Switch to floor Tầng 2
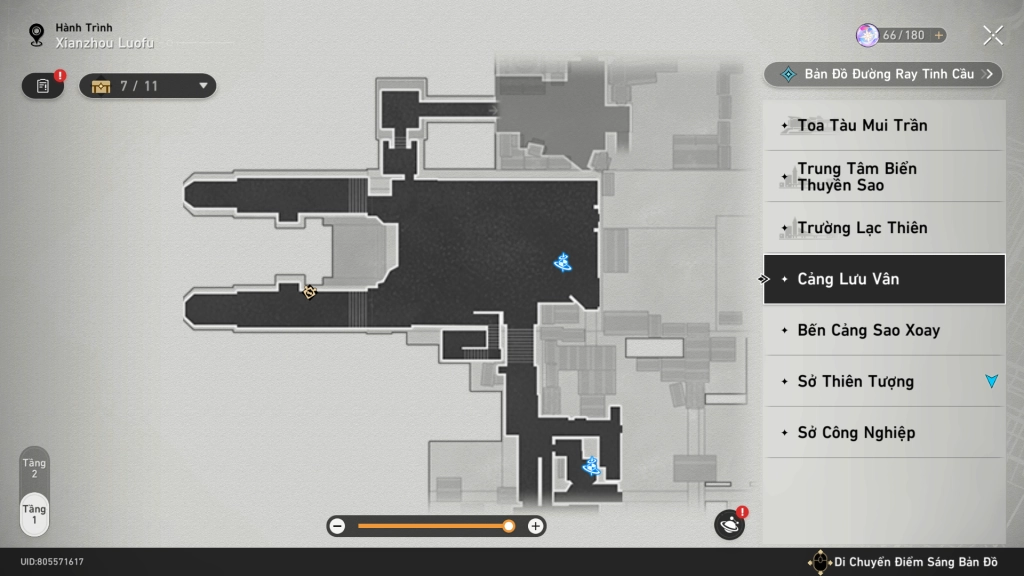This screenshot has height=576, width=1024. coord(34,467)
